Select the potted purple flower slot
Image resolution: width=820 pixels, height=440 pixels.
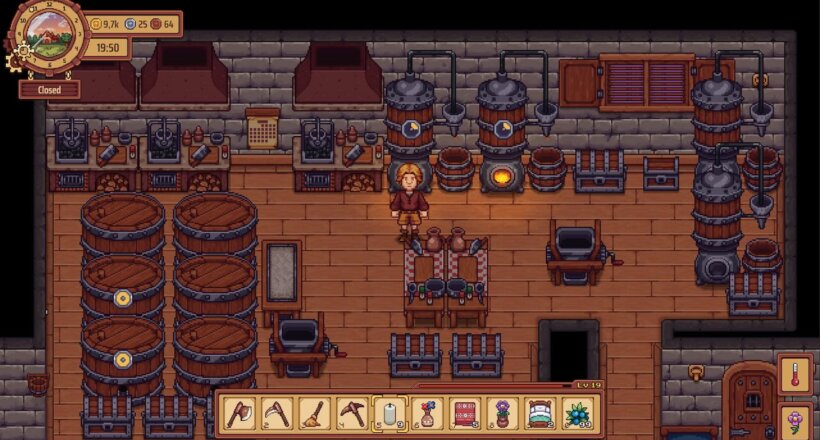point(502,412)
